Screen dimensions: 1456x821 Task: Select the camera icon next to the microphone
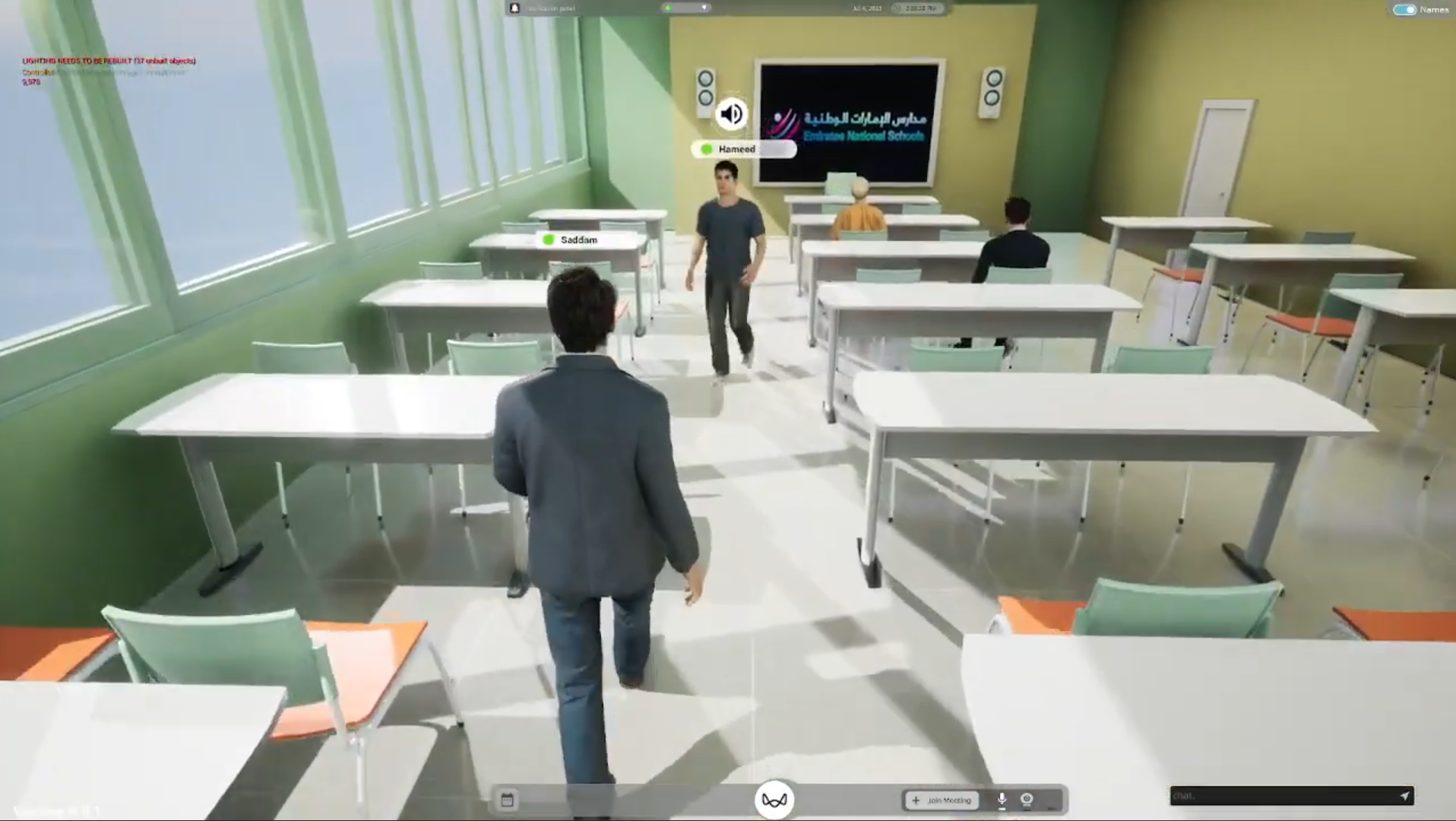click(1027, 800)
